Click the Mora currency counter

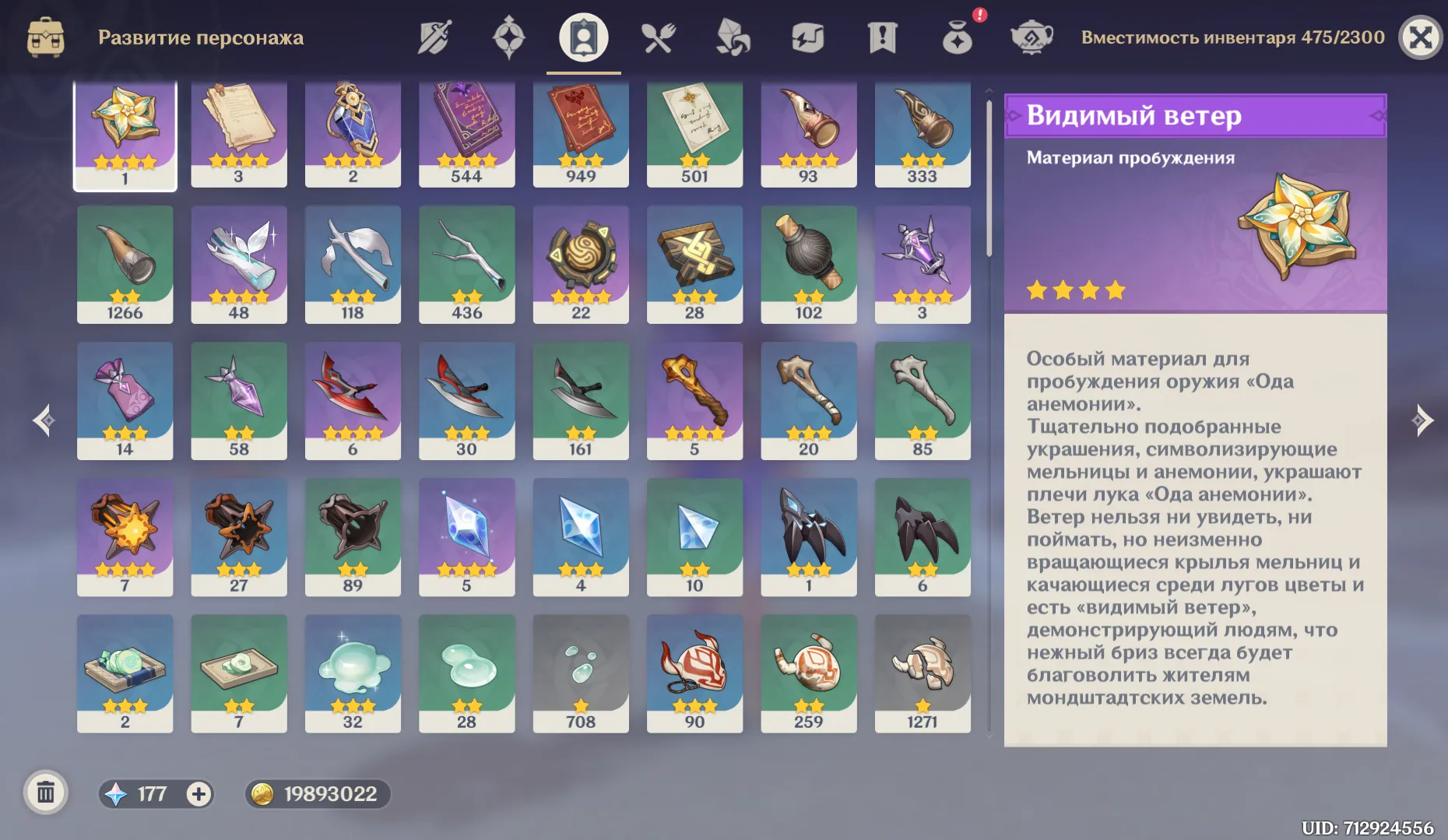click(x=318, y=795)
